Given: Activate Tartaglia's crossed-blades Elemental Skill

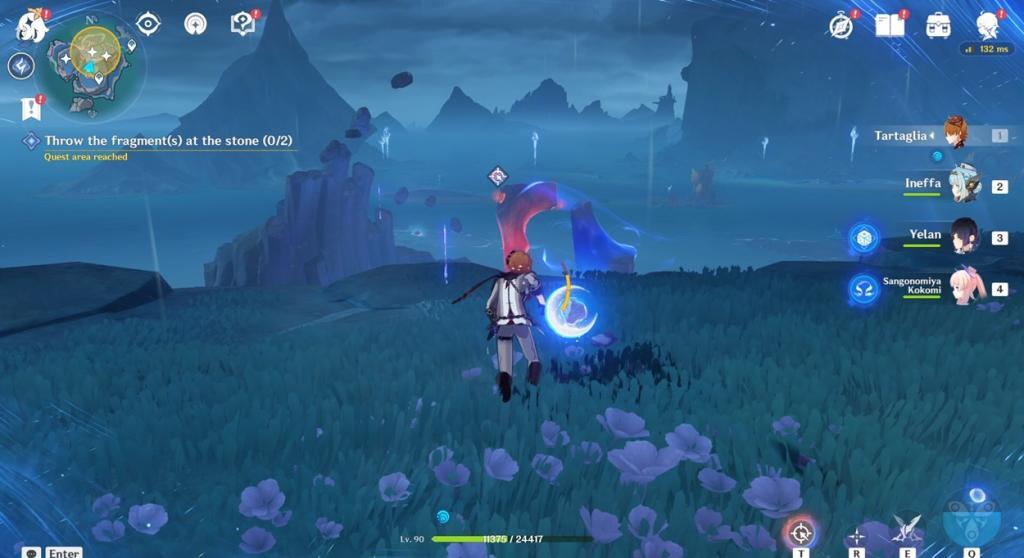Looking at the screenshot, I should (x=907, y=529).
